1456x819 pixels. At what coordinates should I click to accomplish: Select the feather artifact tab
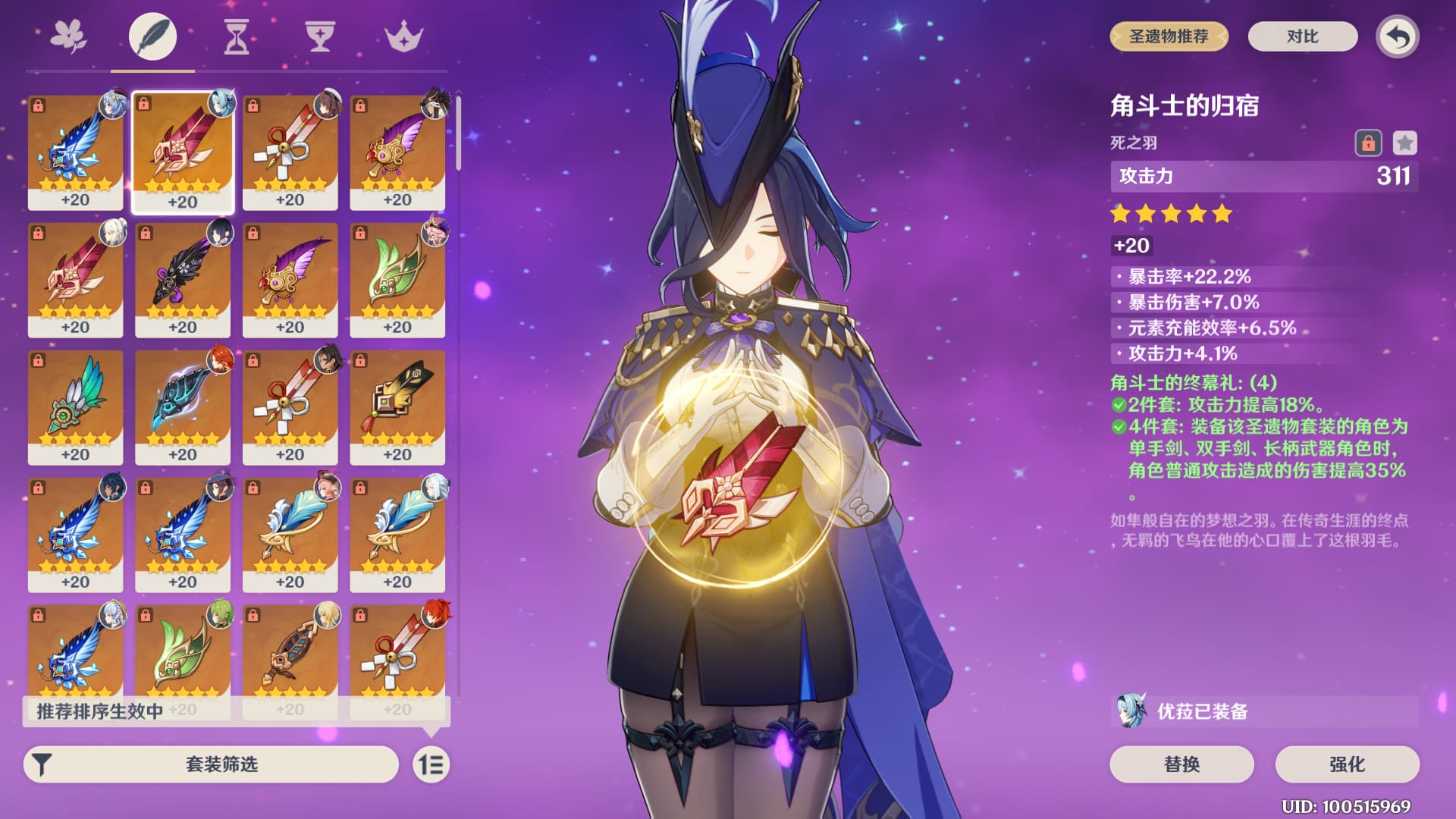coord(152,36)
